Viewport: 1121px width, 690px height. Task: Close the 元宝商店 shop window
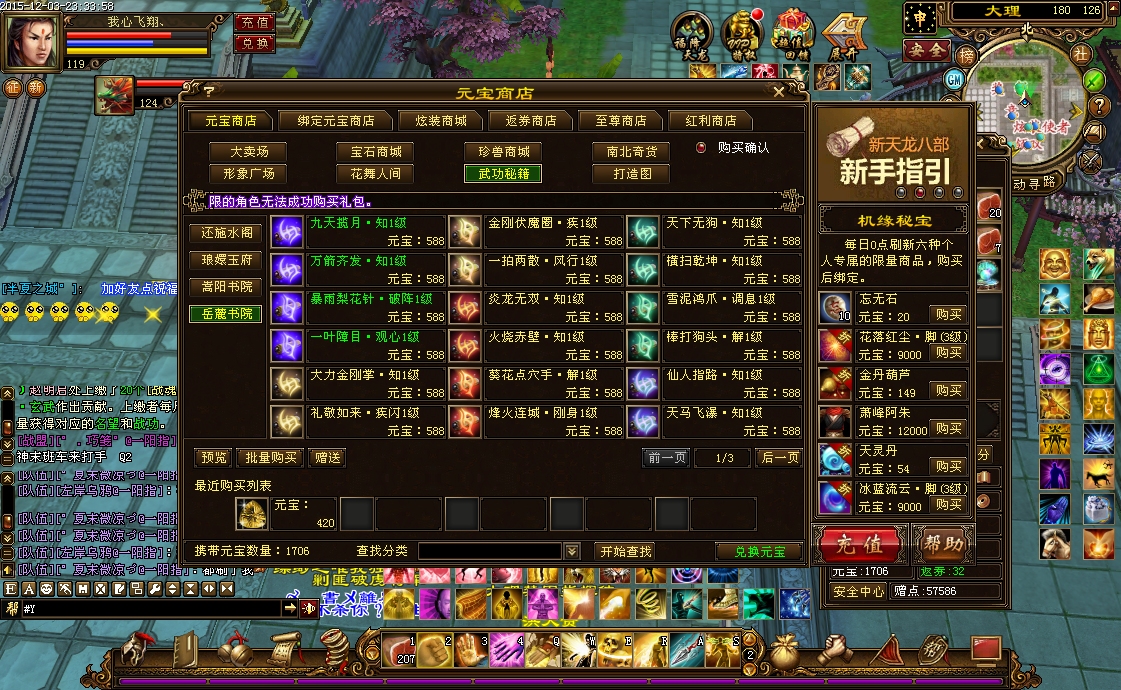click(x=780, y=92)
